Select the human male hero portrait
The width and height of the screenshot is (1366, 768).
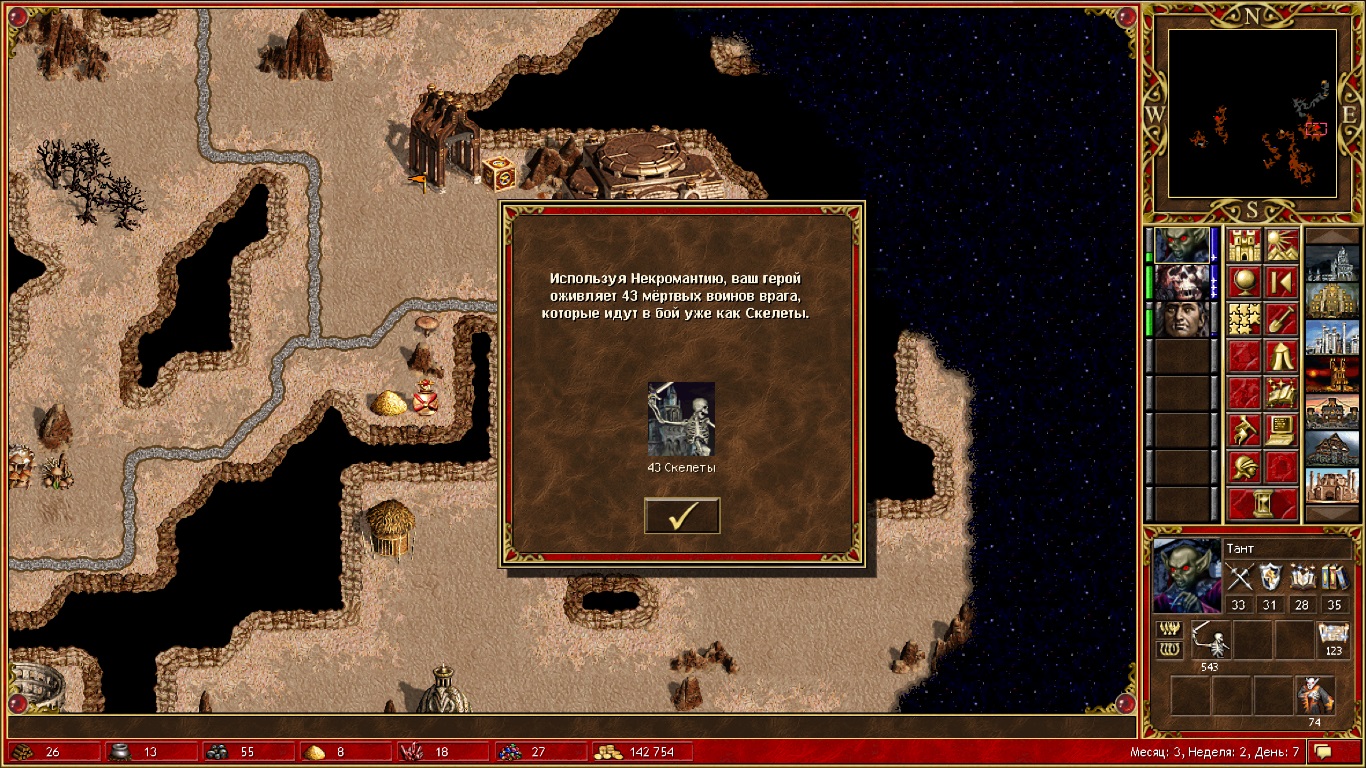click(1182, 320)
